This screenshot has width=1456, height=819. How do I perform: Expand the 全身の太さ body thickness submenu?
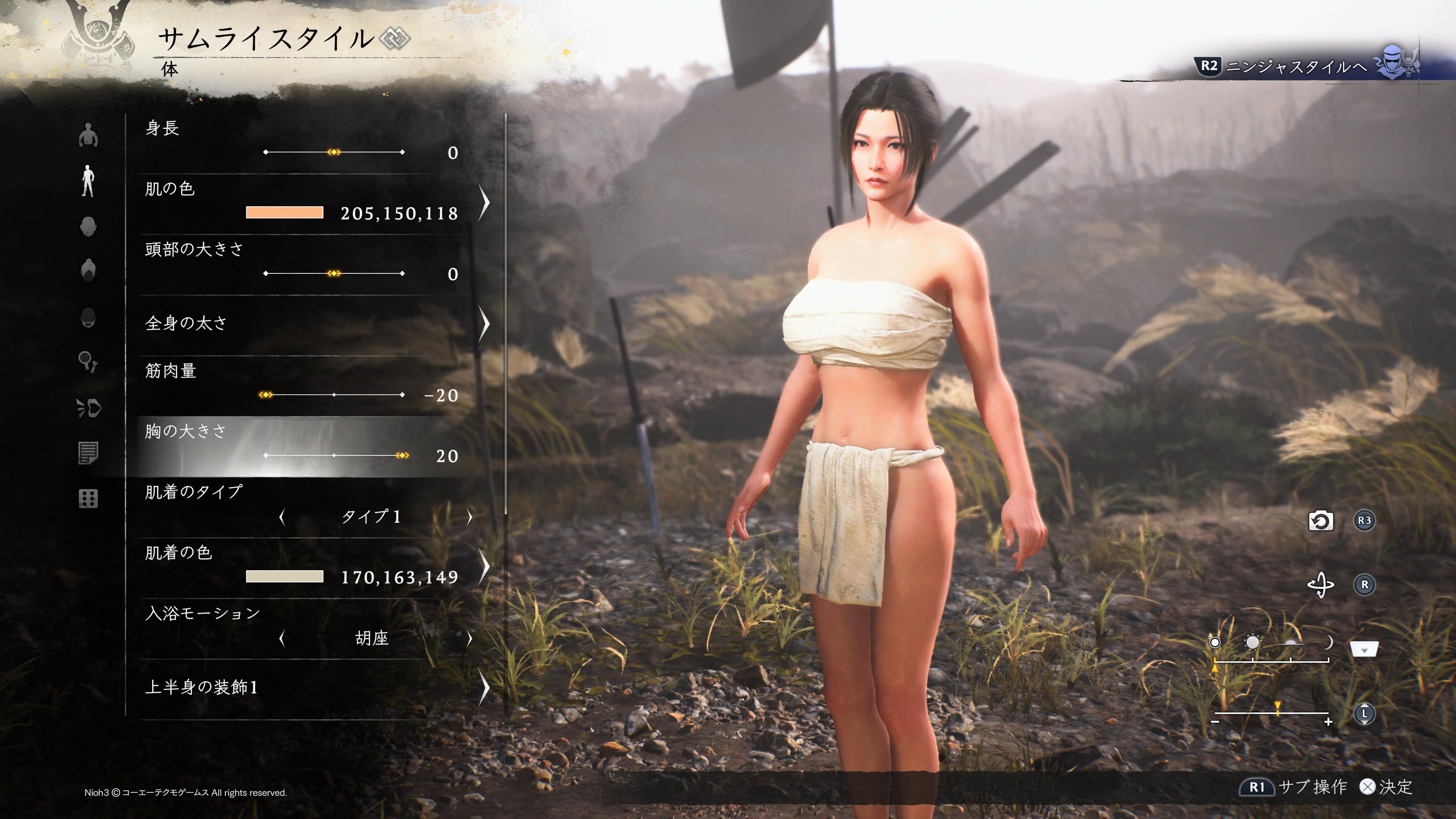pos(484,323)
